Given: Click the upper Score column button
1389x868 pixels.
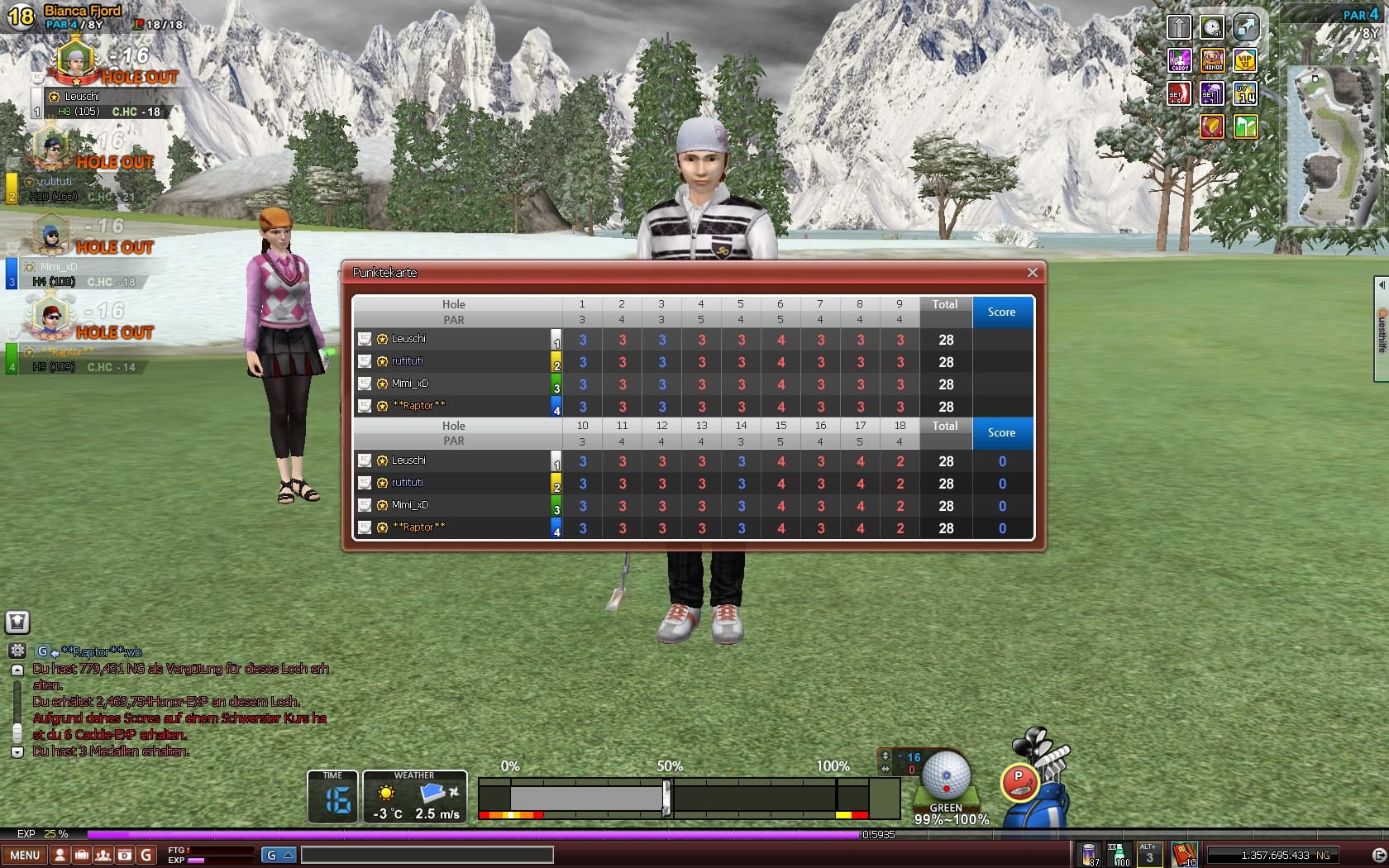Looking at the screenshot, I should pyautogui.click(x=1001, y=312).
